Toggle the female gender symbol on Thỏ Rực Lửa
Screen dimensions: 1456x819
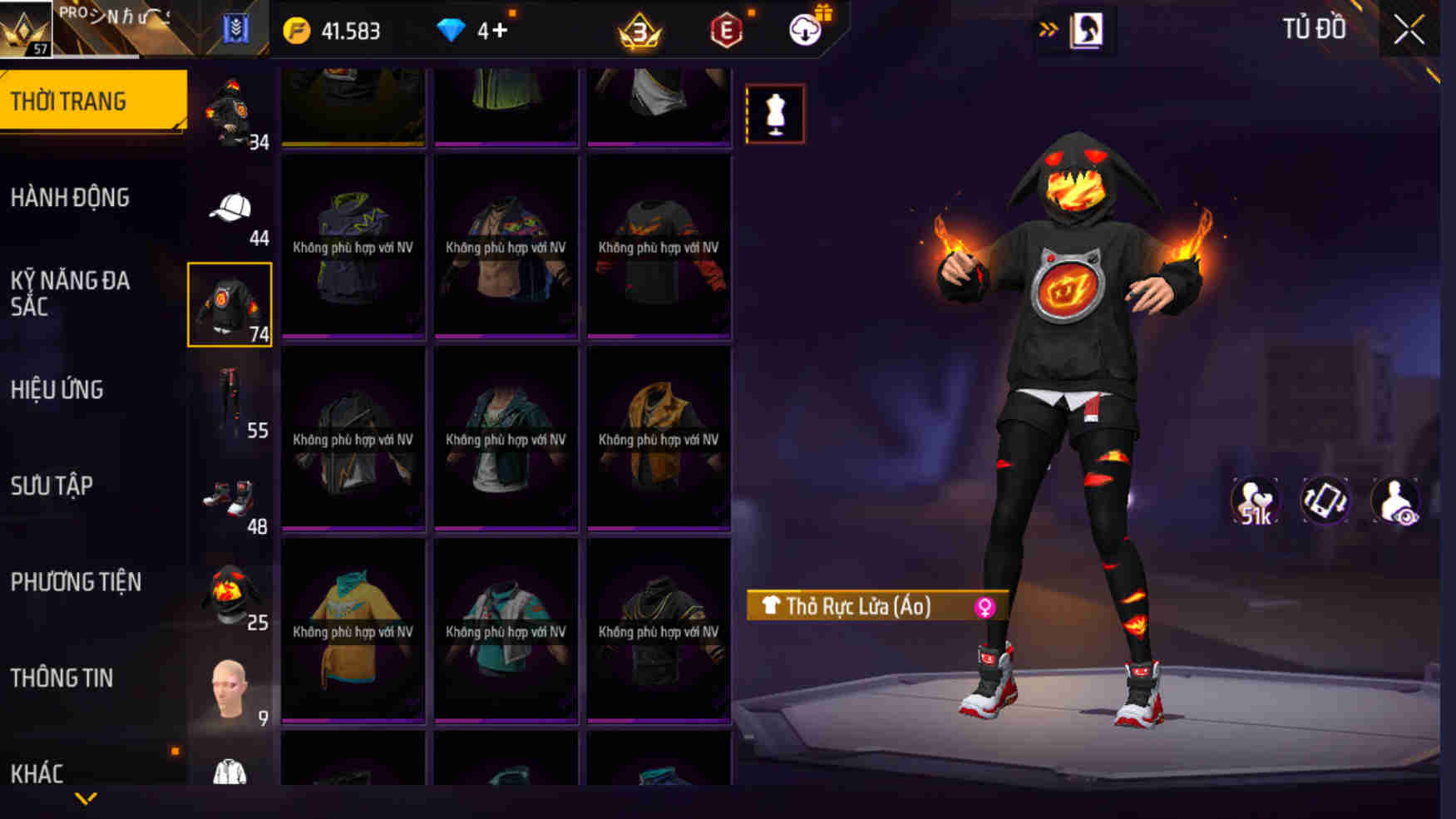point(984,607)
